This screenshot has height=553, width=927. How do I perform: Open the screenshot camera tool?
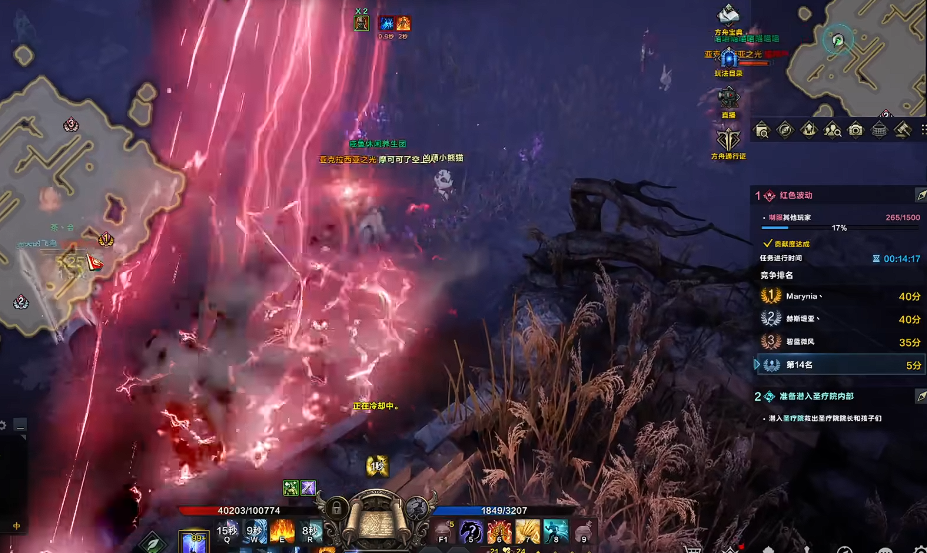click(x=856, y=130)
